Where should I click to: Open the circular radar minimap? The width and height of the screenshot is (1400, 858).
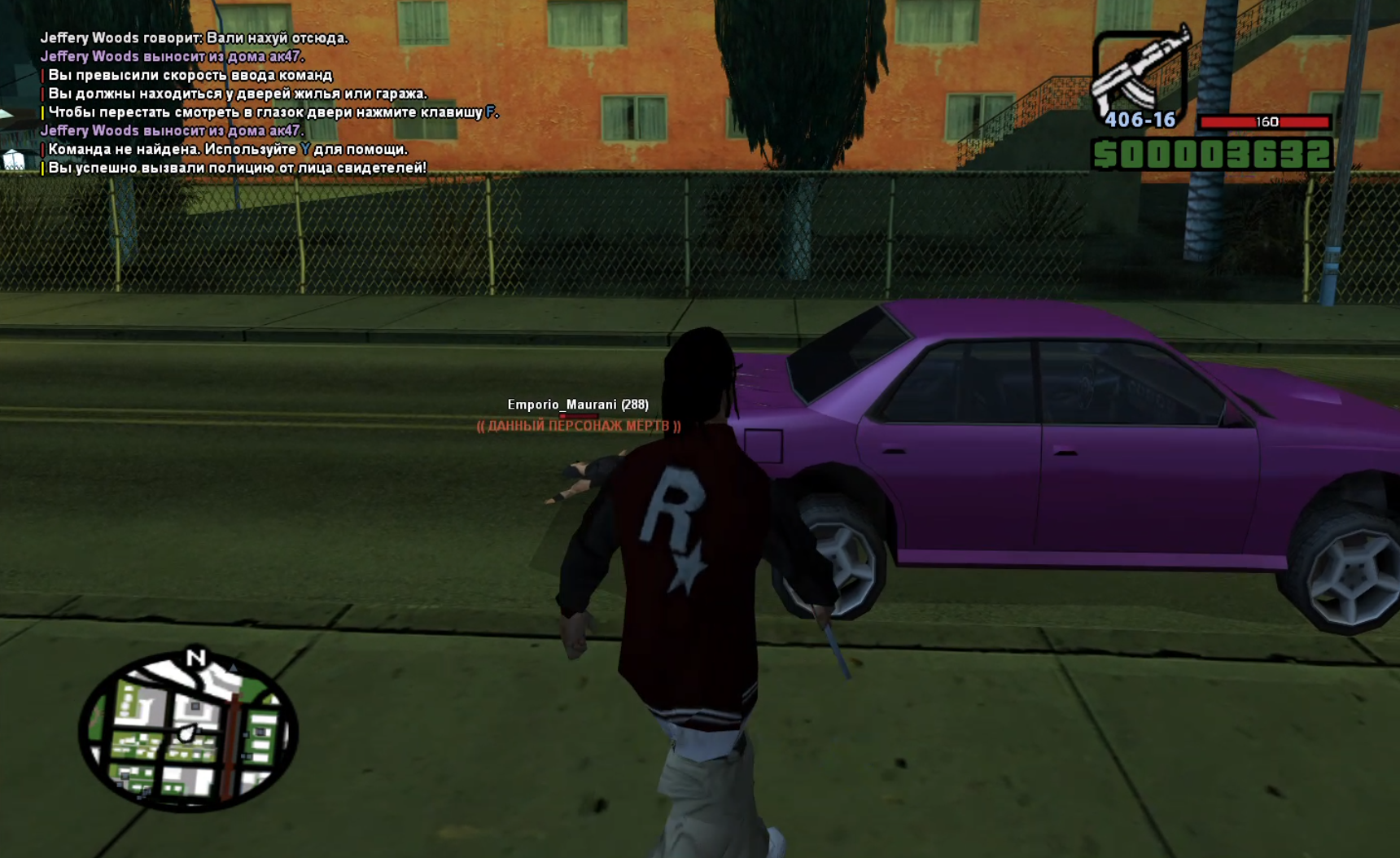(189, 731)
